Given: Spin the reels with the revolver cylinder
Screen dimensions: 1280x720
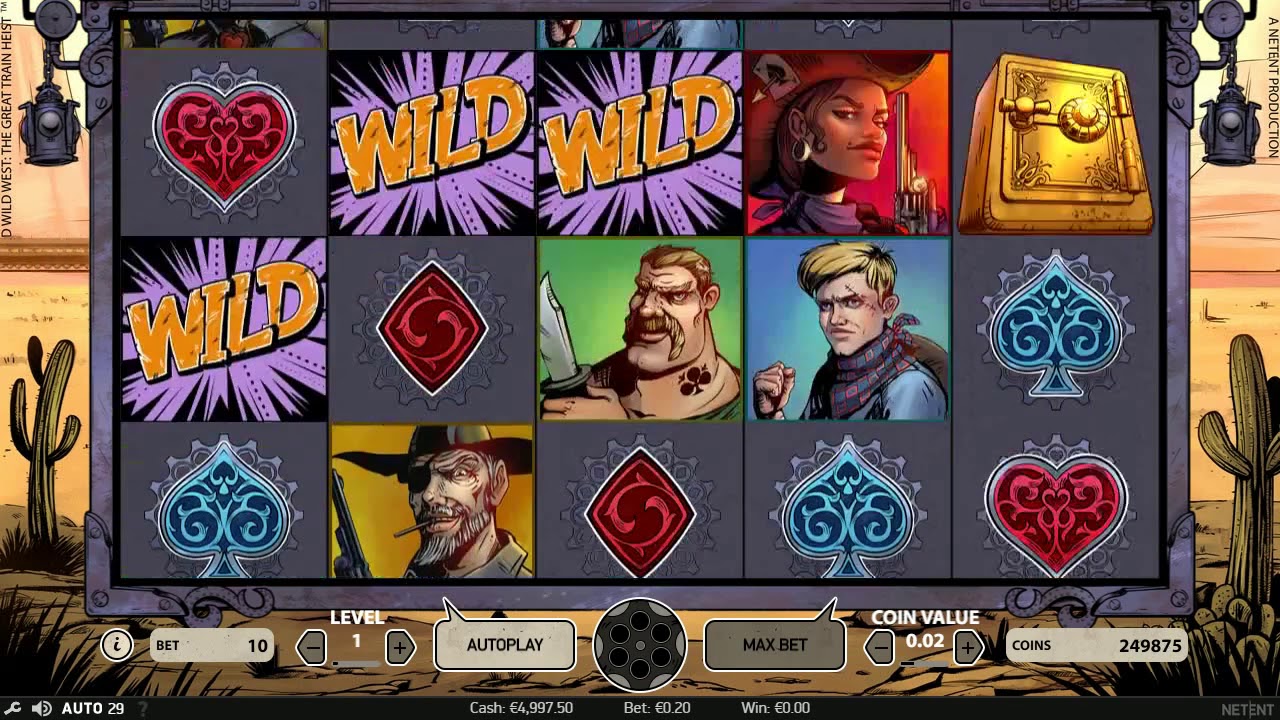Looking at the screenshot, I should point(640,645).
